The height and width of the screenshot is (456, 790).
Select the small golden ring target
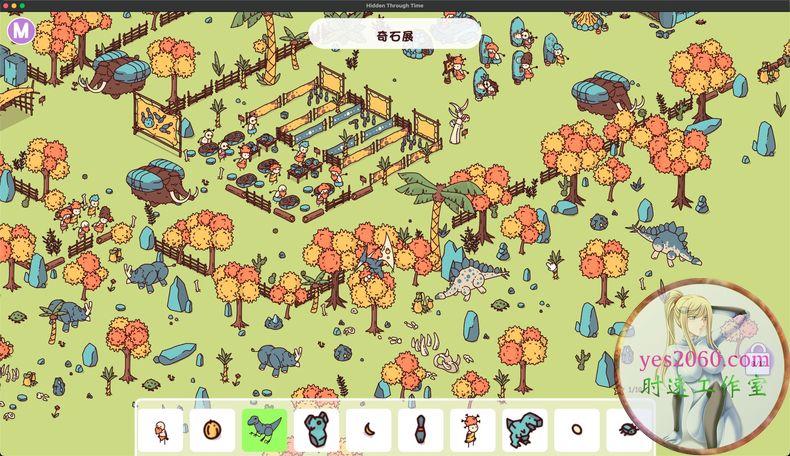577,430
